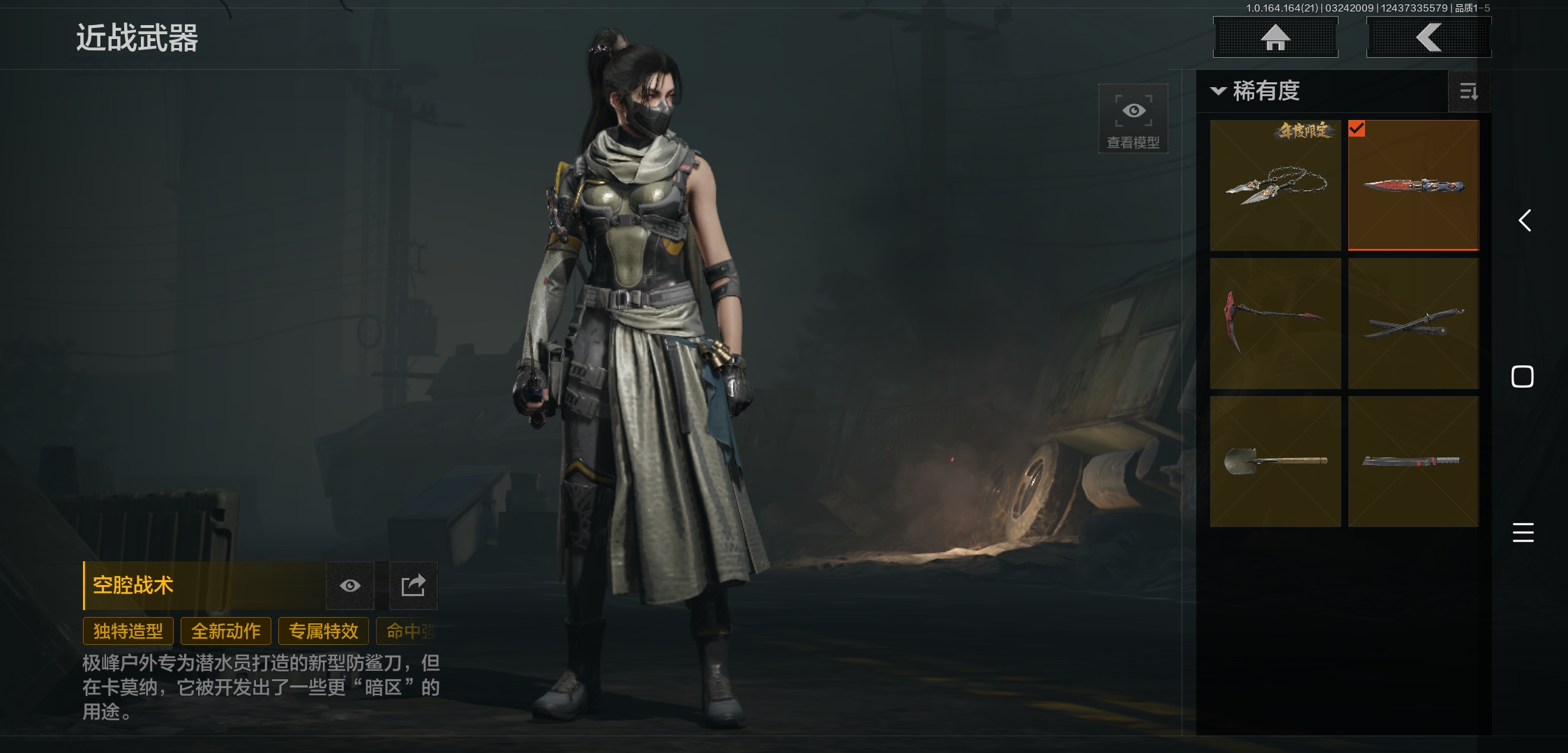Click 查看模型 to view the model

click(x=1133, y=119)
